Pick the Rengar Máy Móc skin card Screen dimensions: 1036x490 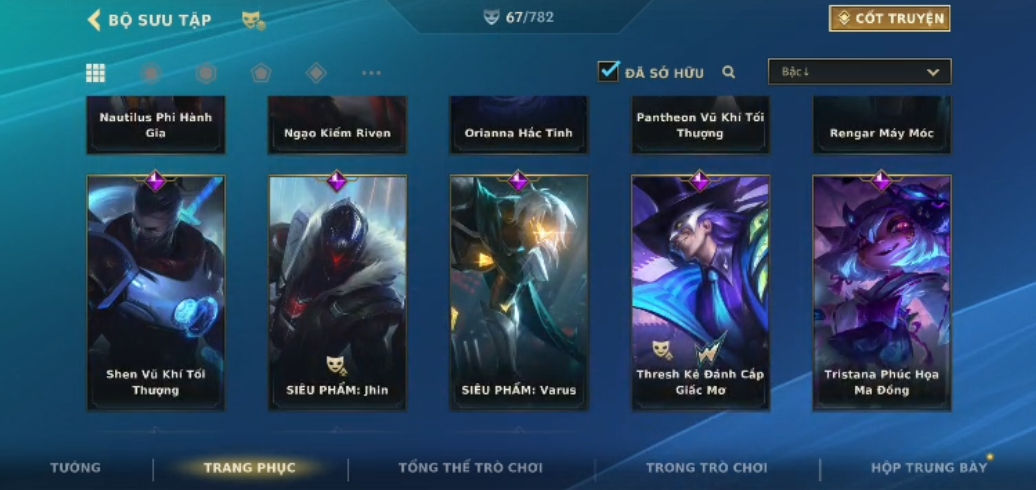(882, 125)
